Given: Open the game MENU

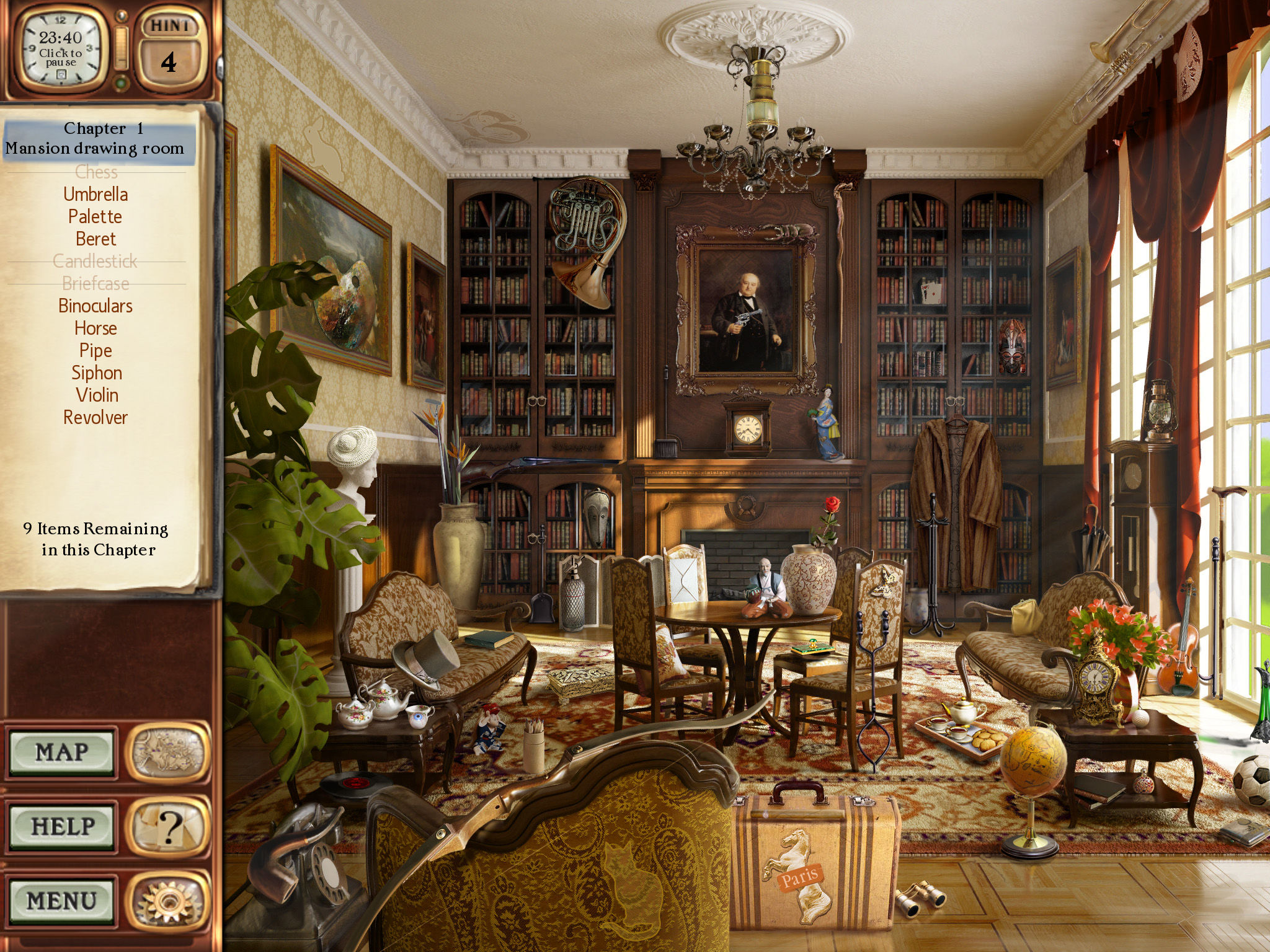Looking at the screenshot, I should pos(62,897).
